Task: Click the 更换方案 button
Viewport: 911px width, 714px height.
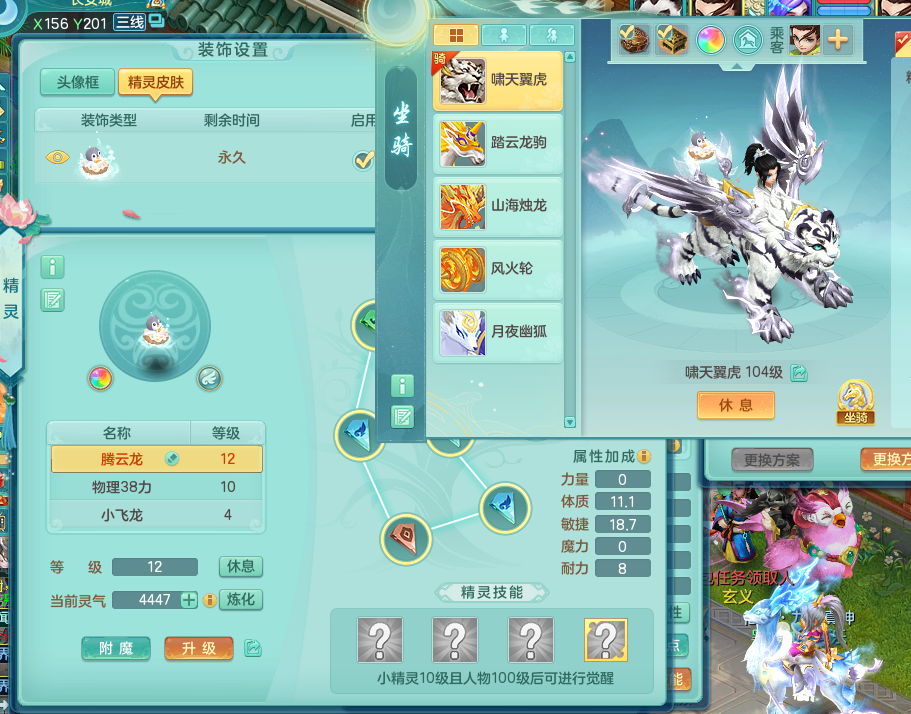Action: [x=771, y=460]
